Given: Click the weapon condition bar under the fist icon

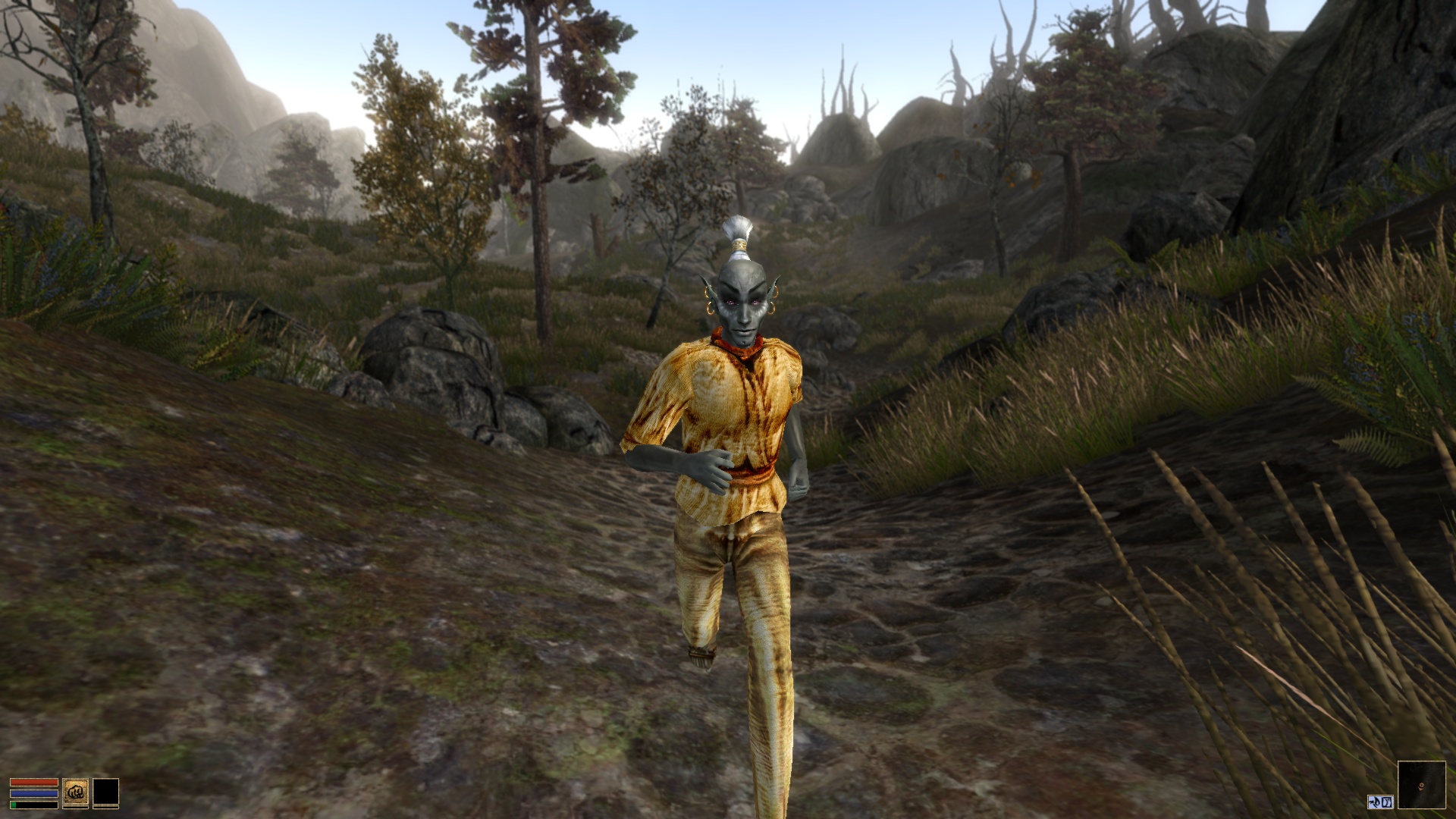Looking at the screenshot, I should point(76,807).
